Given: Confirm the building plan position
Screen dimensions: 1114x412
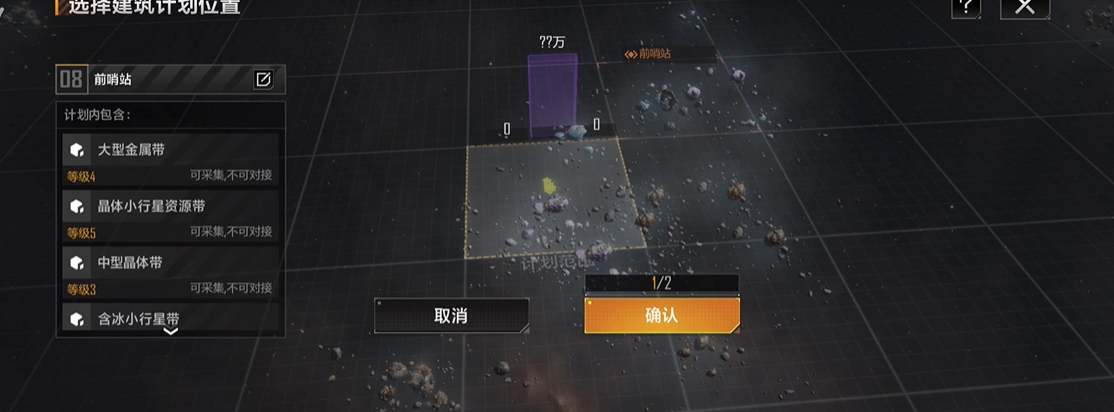Looking at the screenshot, I should pyautogui.click(x=661, y=315).
